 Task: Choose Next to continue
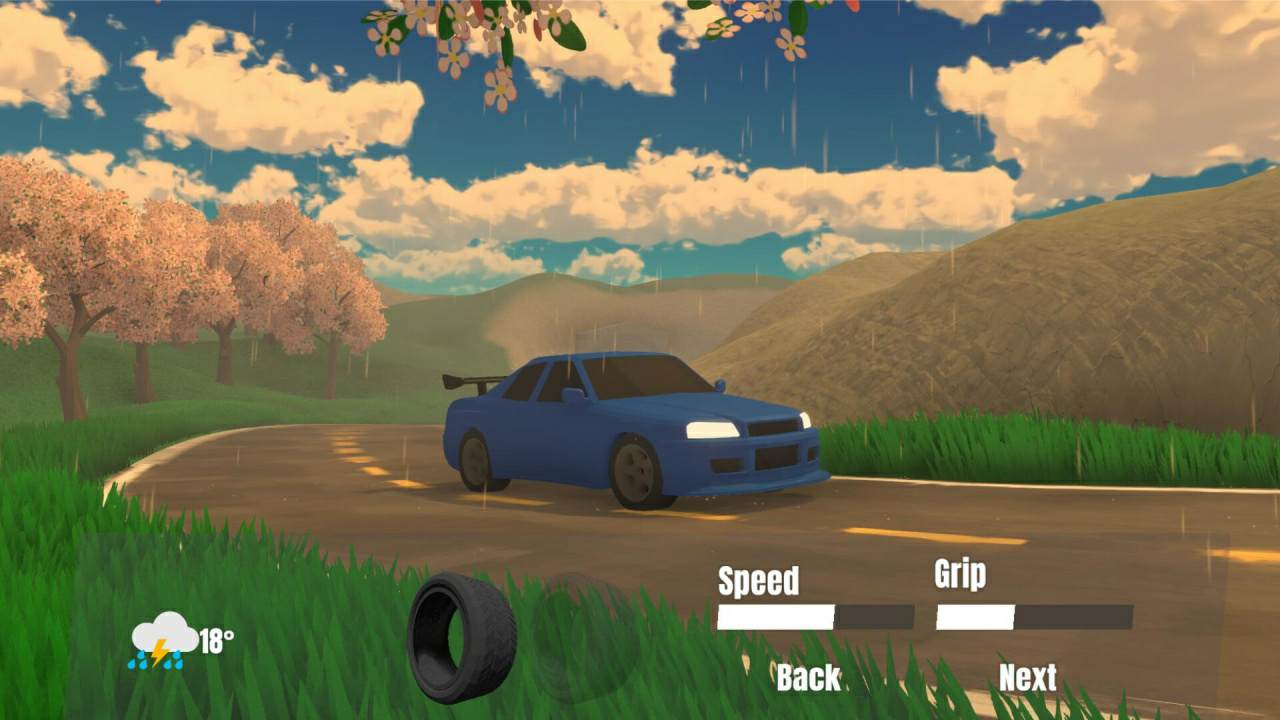click(x=1027, y=677)
